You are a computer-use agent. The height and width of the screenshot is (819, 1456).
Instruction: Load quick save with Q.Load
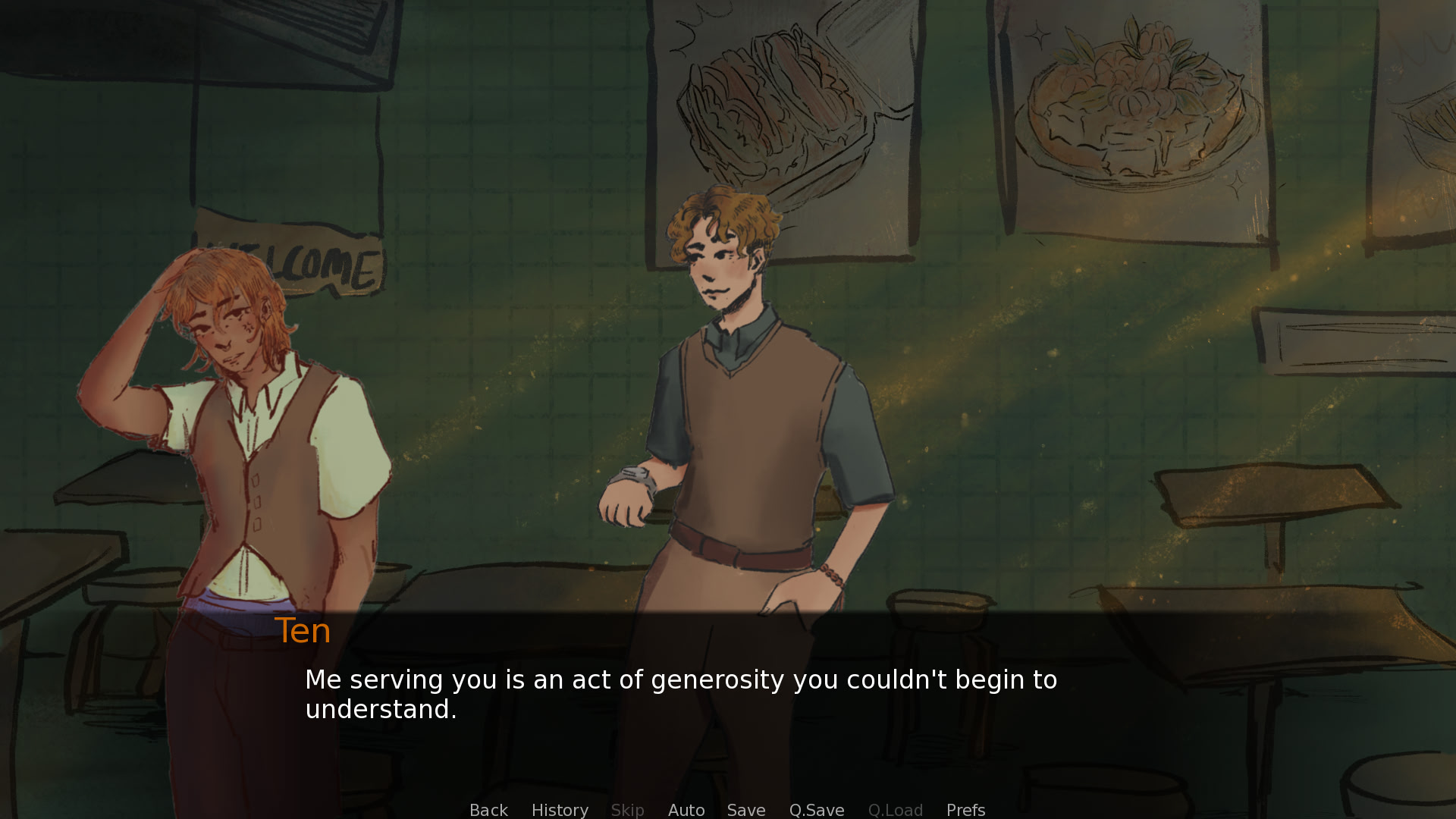895,810
